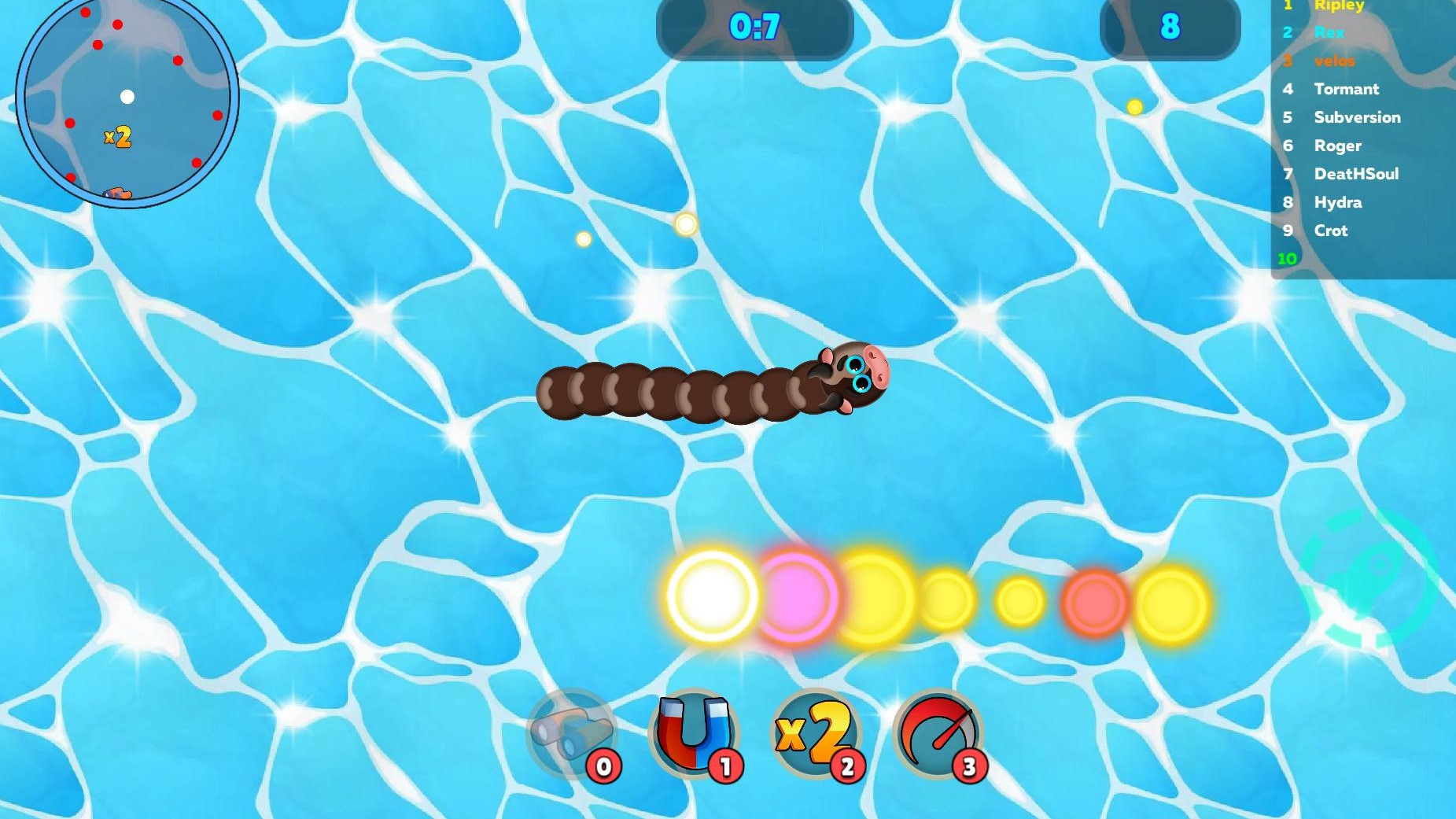Click the Hydra leaderboard entry
The width and height of the screenshot is (1456, 819).
pos(1338,202)
